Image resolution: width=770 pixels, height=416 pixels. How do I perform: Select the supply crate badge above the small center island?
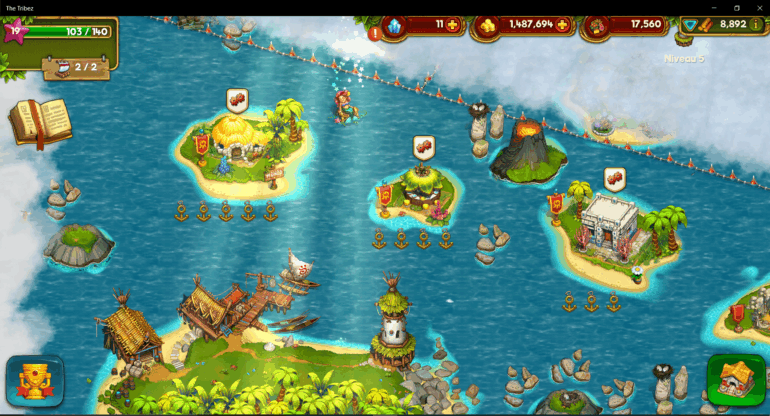click(x=424, y=146)
